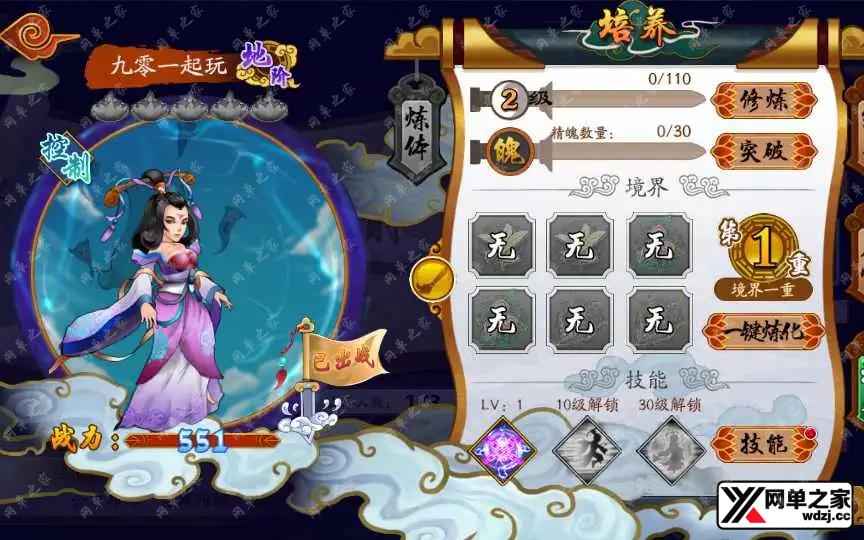Viewport: 864px width, 540px height.
Task: Select the unlocked purple skill icon
Action: (504, 449)
